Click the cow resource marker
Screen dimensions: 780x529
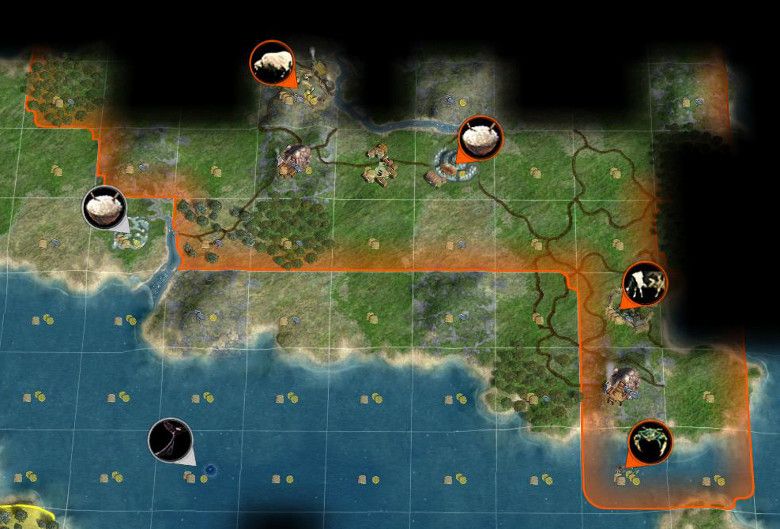(x=645, y=284)
